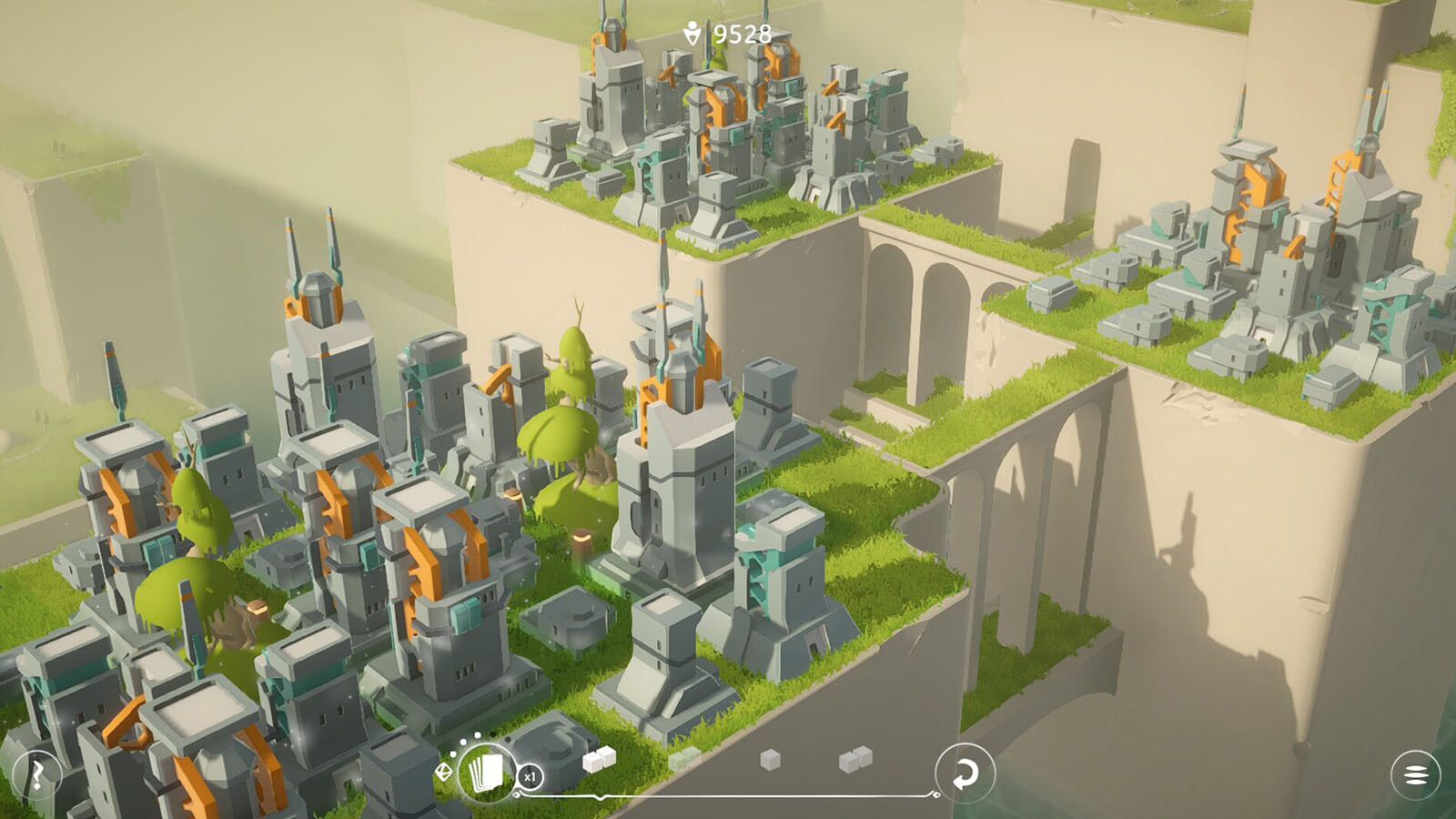Viewport: 1456px width, 819px height.
Task: Click the circular undo arrow button
Action: pyautogui.click(x=965, y=773)
